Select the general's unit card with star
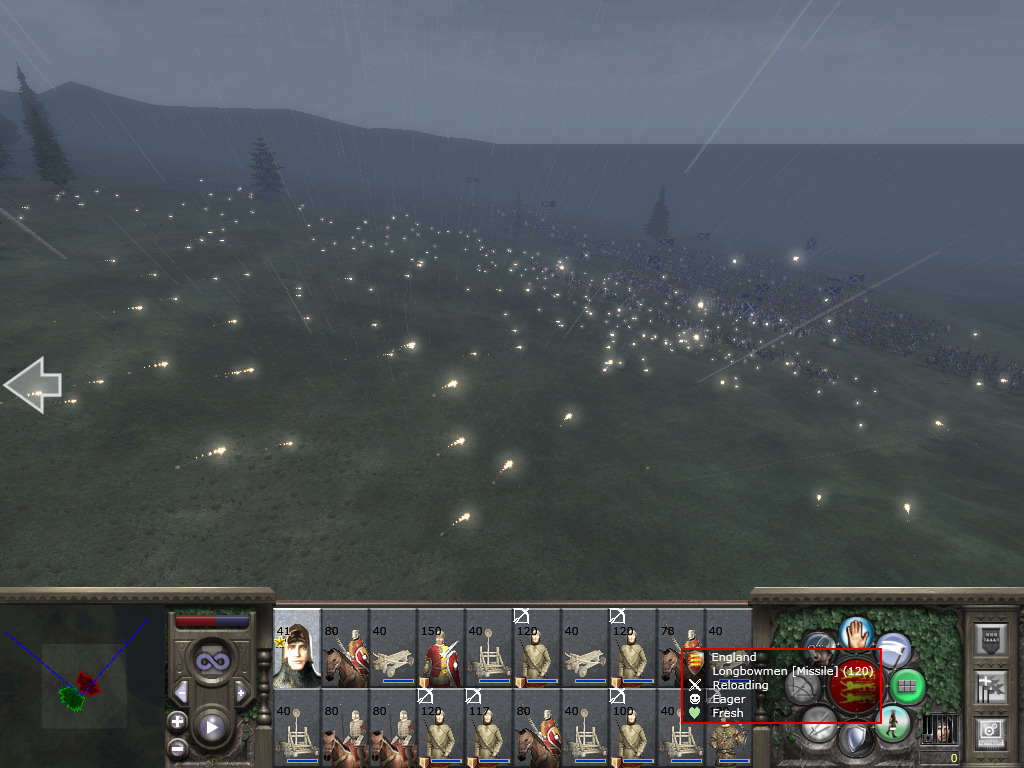This screenshot has height=768, width=1024. pyautogui.click(x=297, y=649)
